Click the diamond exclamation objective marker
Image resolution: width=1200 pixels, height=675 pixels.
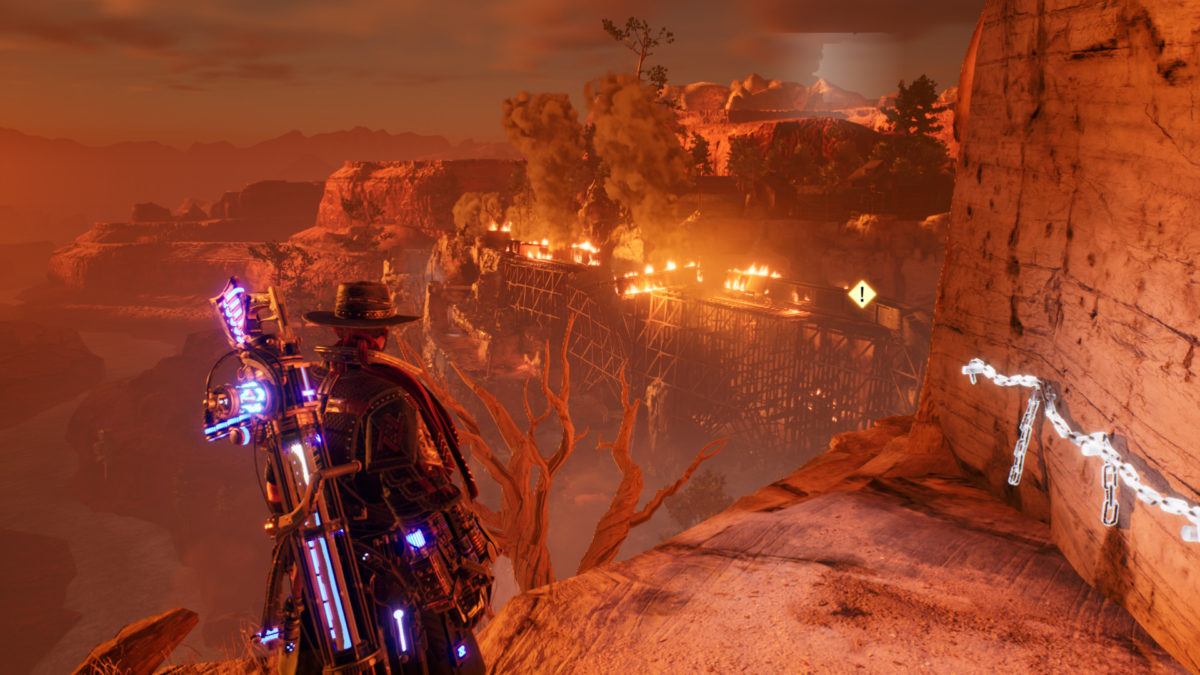[861, 294]
